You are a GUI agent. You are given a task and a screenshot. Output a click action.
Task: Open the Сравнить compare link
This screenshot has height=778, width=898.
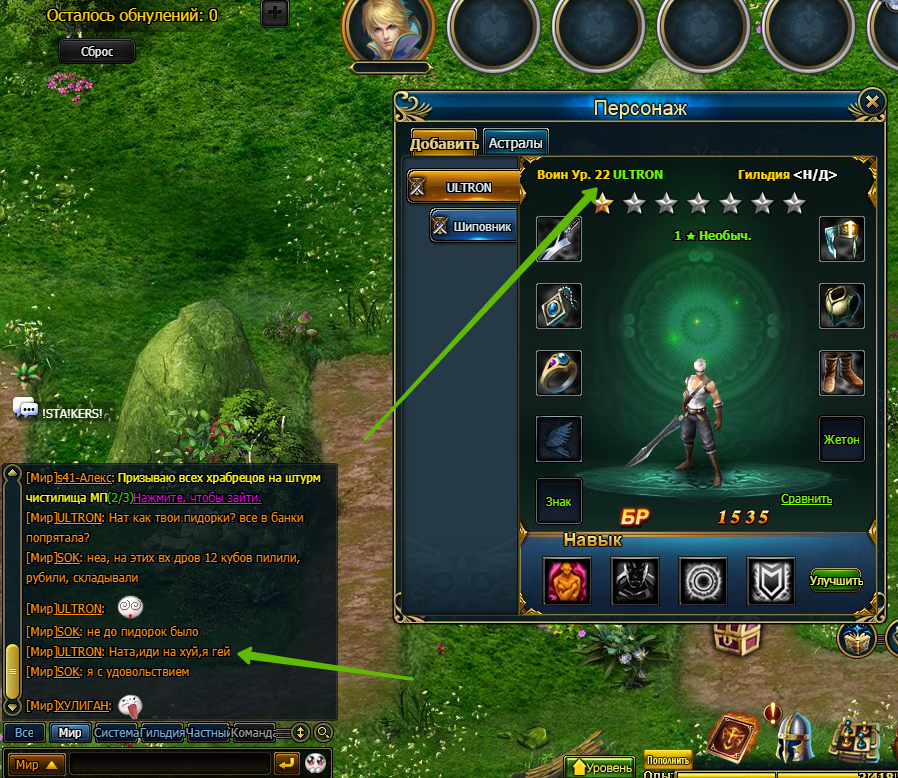pos(806,499)
